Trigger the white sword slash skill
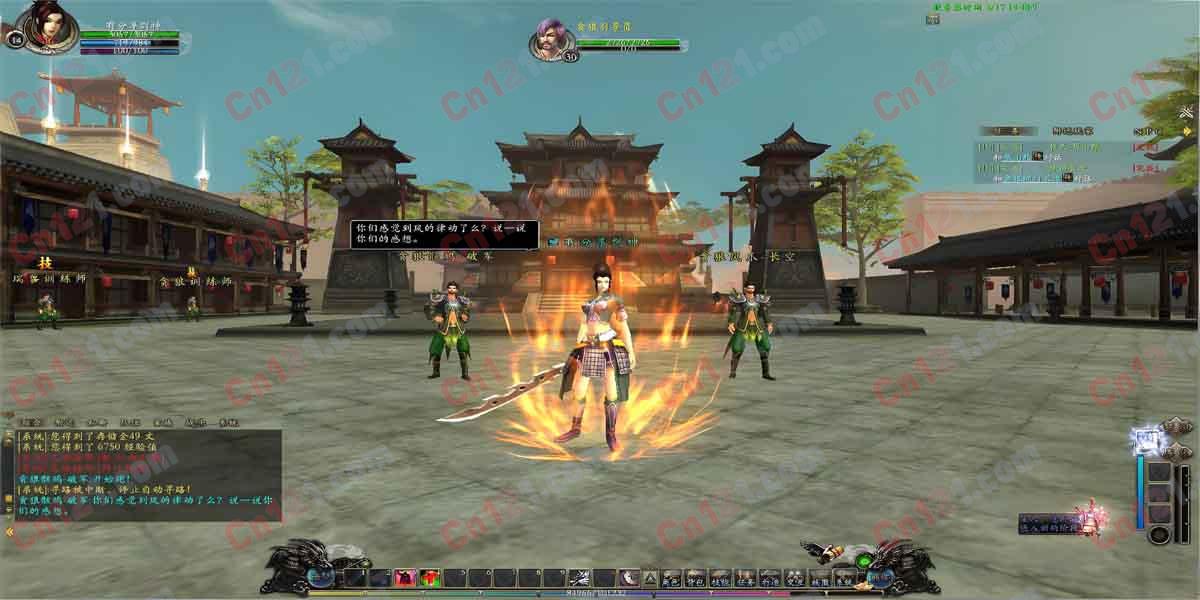 click(x=579, y=577)
